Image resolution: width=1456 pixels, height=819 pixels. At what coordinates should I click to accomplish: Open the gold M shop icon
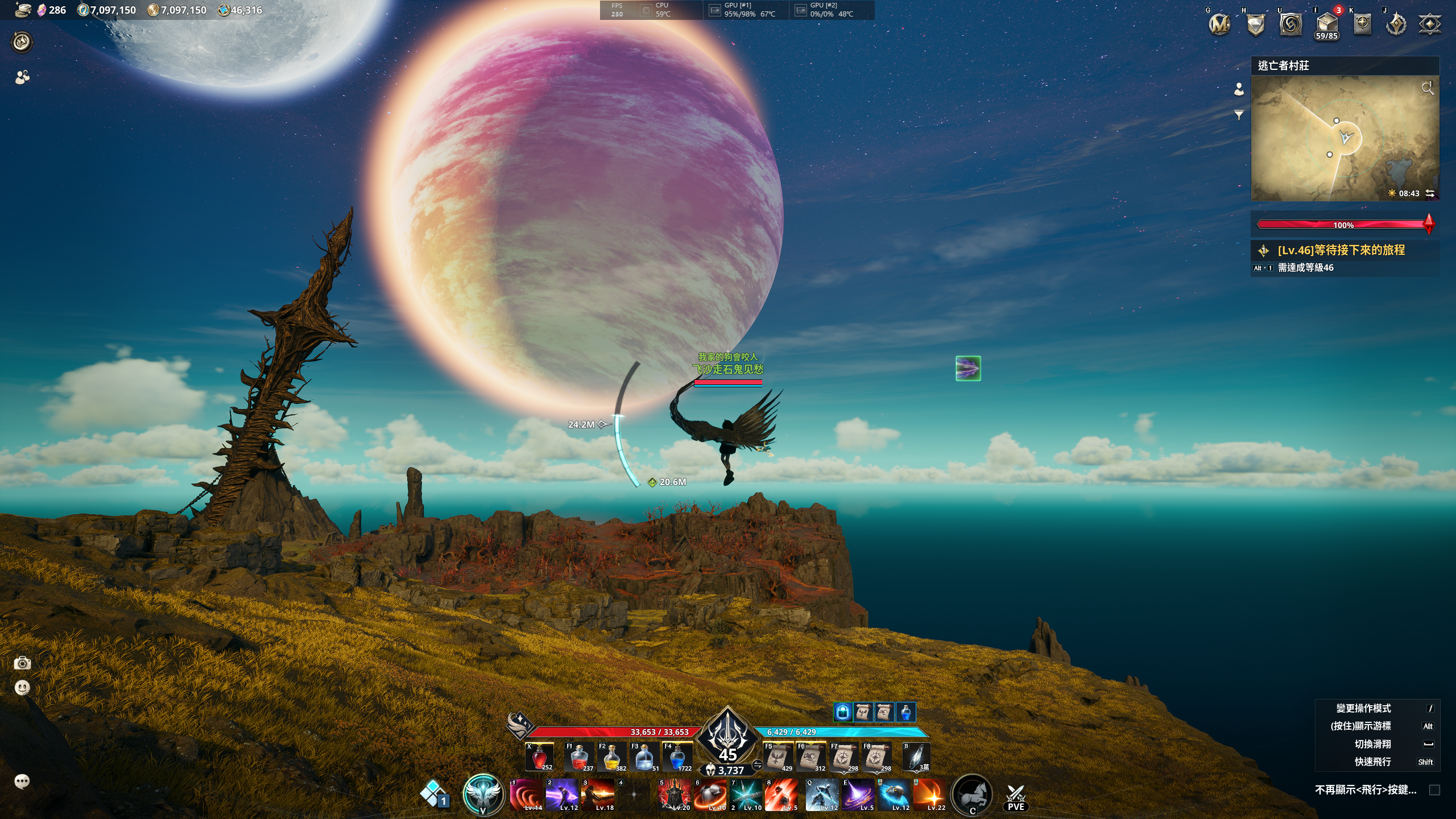[x=1219, y=24]
